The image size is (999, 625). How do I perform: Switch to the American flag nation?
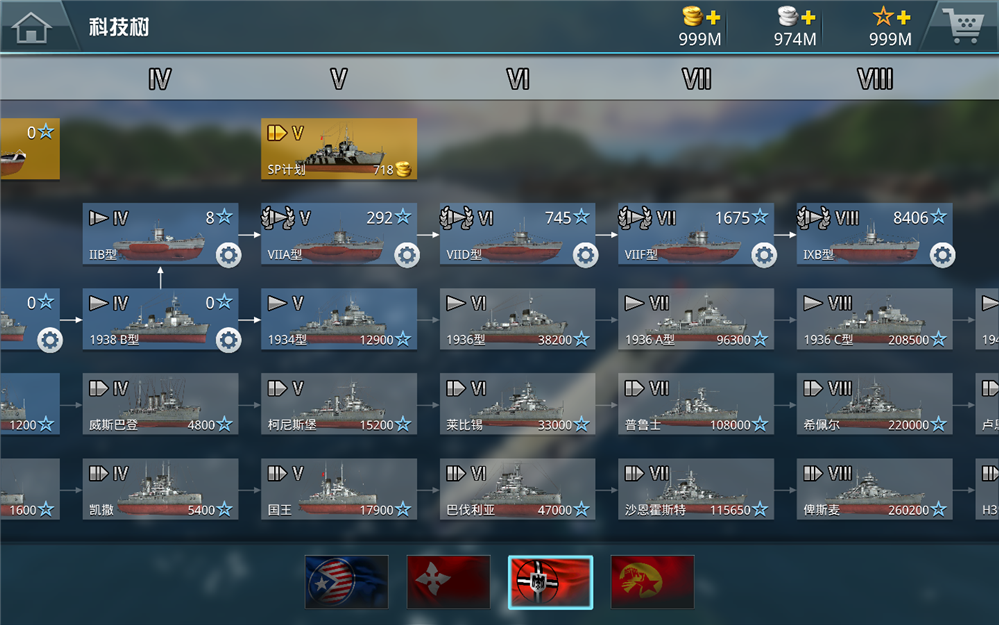click(346, 582)
